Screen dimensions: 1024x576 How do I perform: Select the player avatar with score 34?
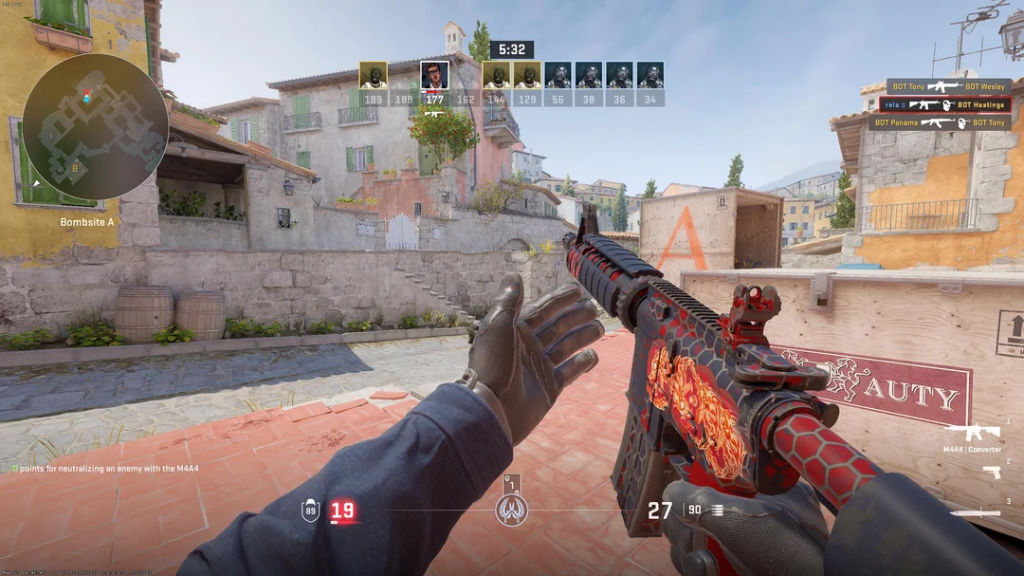coord(650,75)
